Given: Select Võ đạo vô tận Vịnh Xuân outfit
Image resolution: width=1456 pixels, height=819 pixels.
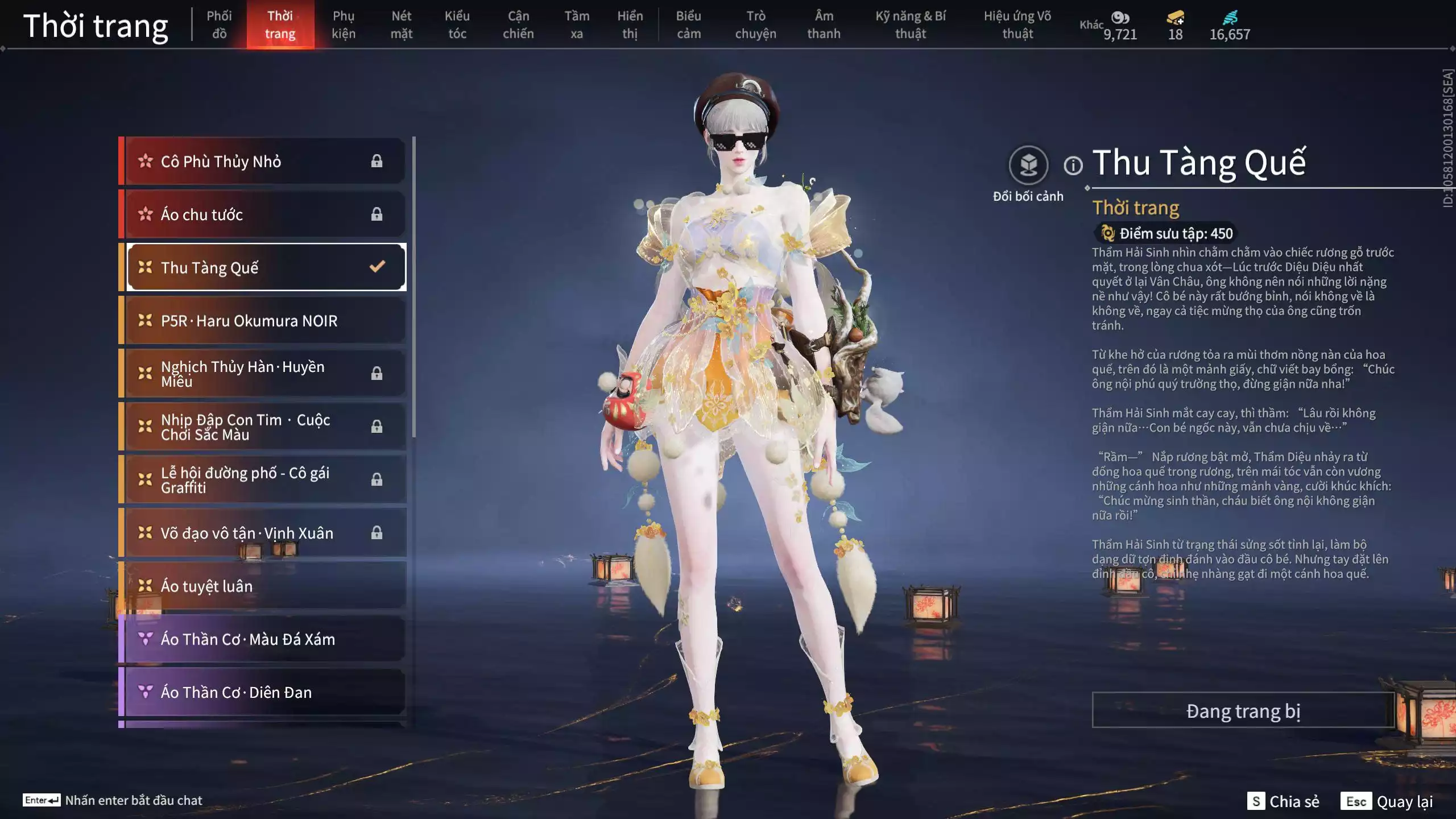Looking at the screenshot, I should coord(265,533).
